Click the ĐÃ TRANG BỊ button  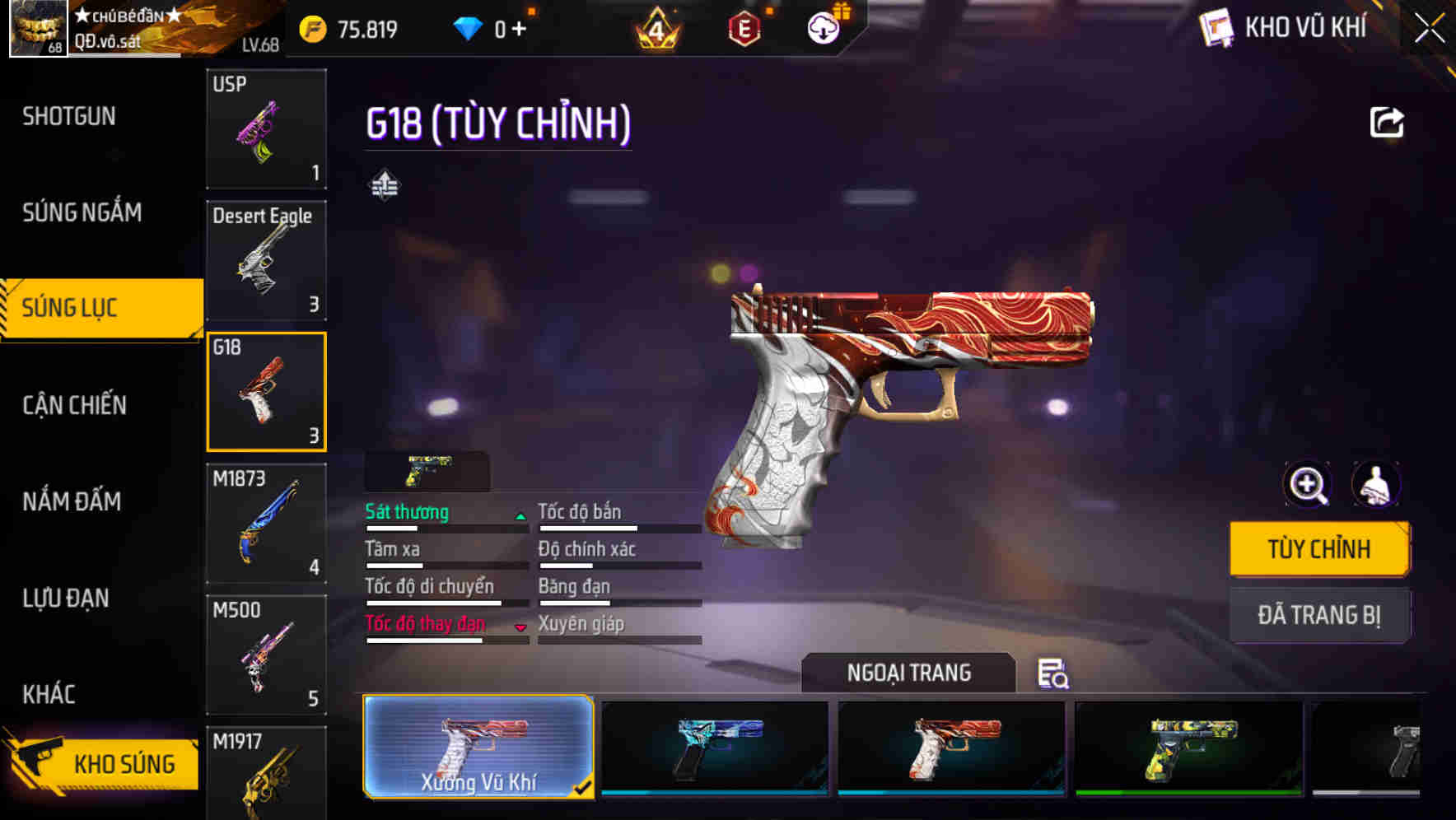[1319, 615]
